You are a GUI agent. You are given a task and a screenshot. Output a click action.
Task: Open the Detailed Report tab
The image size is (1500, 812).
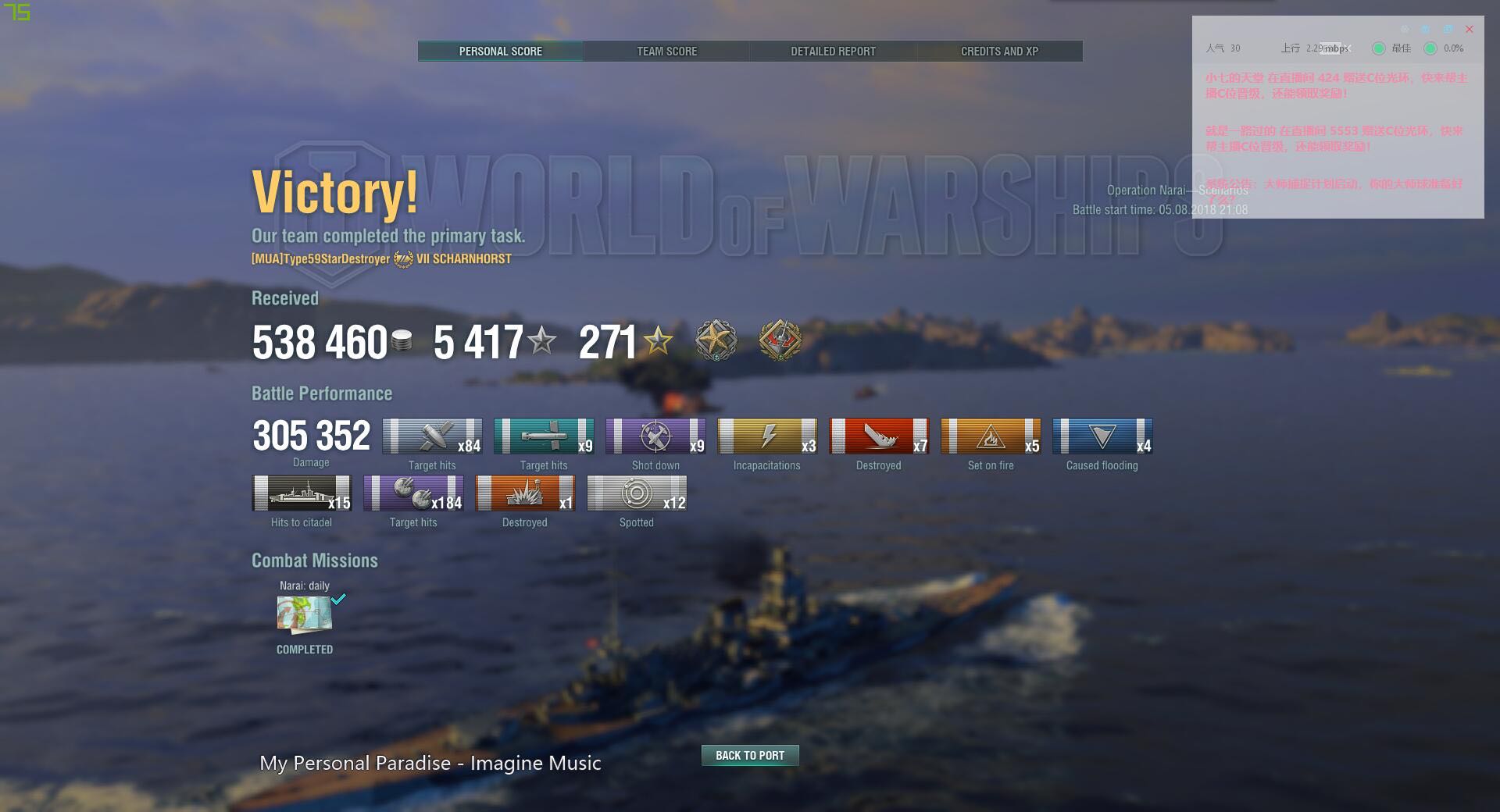[833, 52]
